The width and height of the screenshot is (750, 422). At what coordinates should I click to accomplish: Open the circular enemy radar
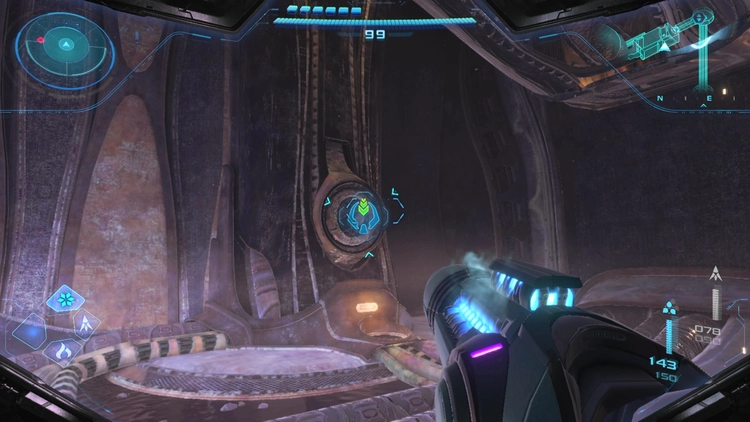[64, 45]
